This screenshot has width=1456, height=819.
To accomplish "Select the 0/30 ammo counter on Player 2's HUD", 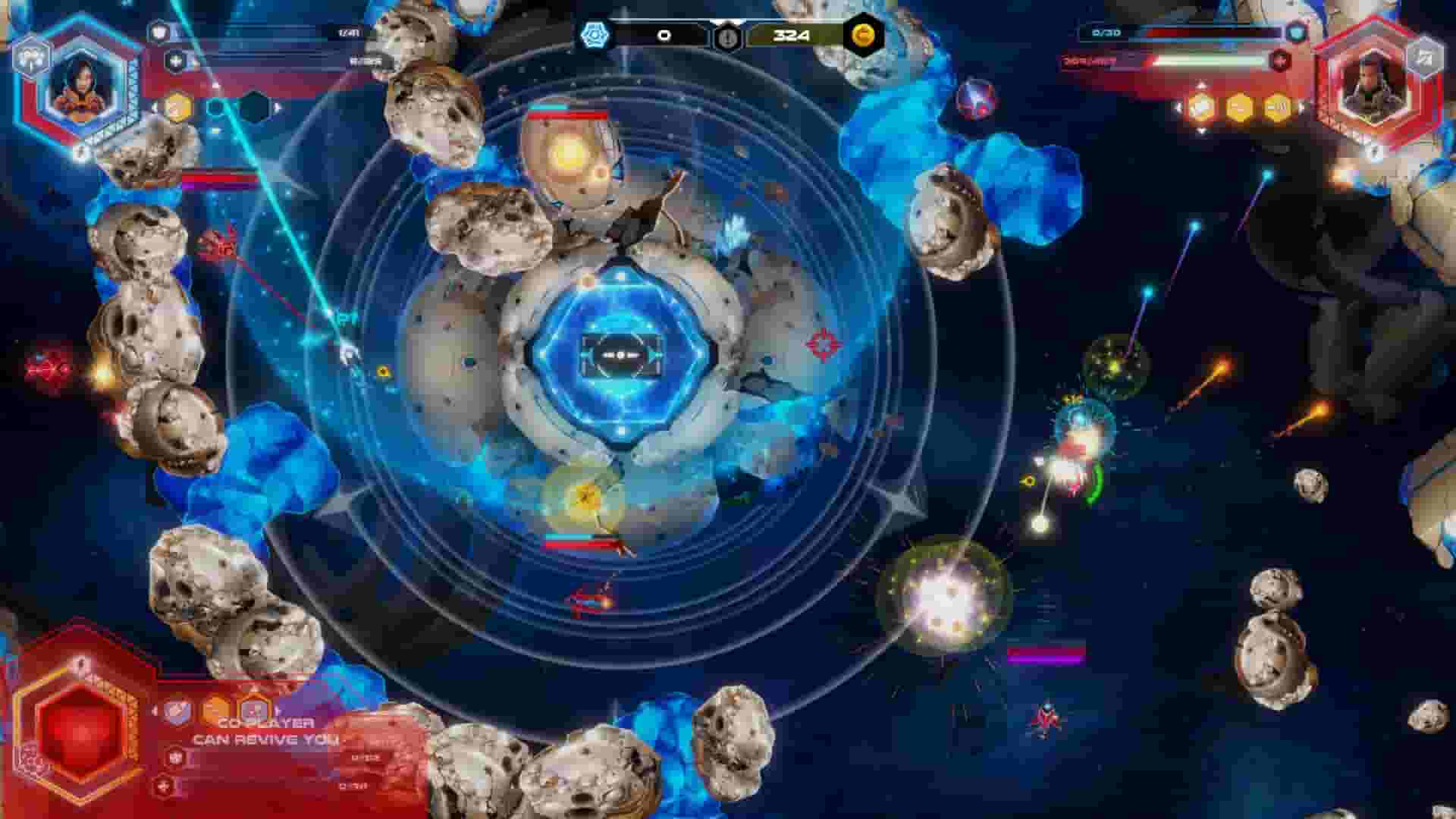I will (x=1106, y=32).
